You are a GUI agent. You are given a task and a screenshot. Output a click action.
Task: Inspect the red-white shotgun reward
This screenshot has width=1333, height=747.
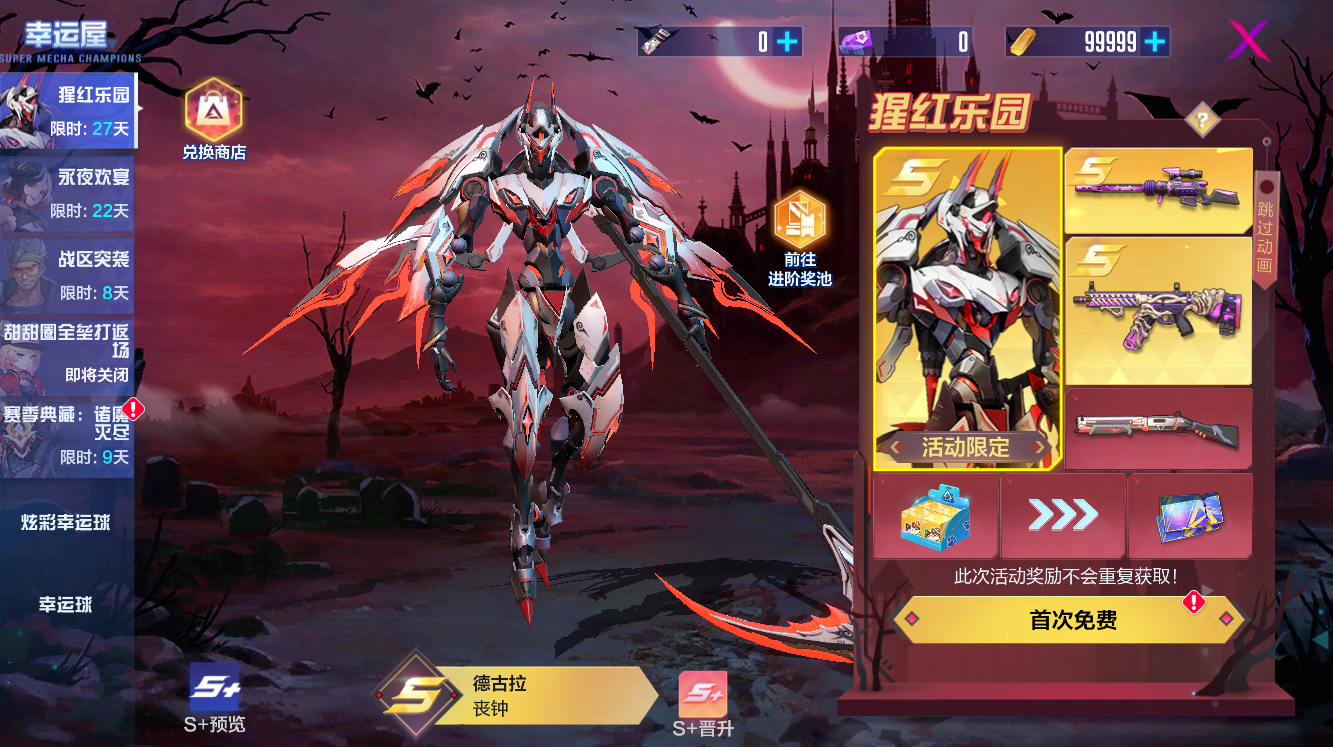pyautogui.click(x=1158, y=428)
